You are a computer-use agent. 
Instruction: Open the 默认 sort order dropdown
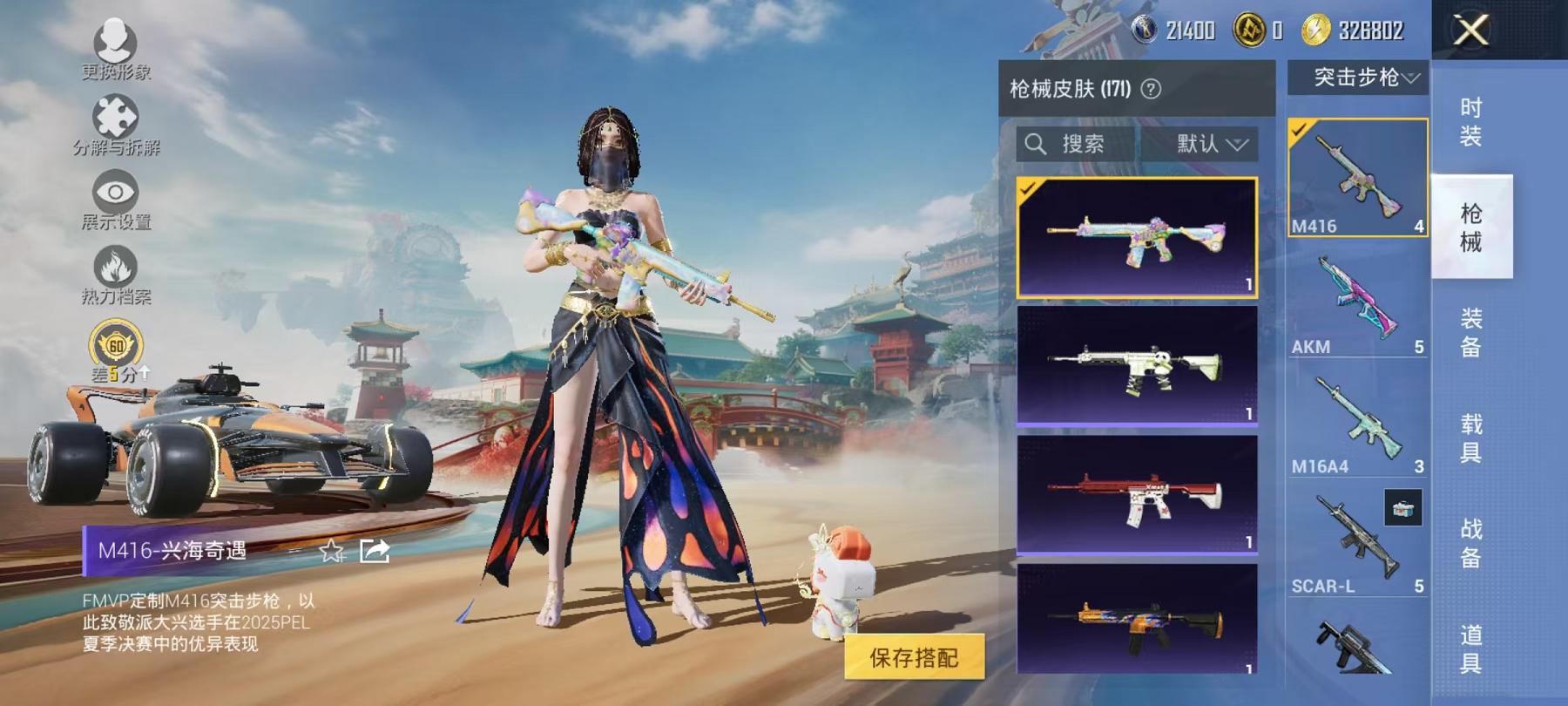1213,145
